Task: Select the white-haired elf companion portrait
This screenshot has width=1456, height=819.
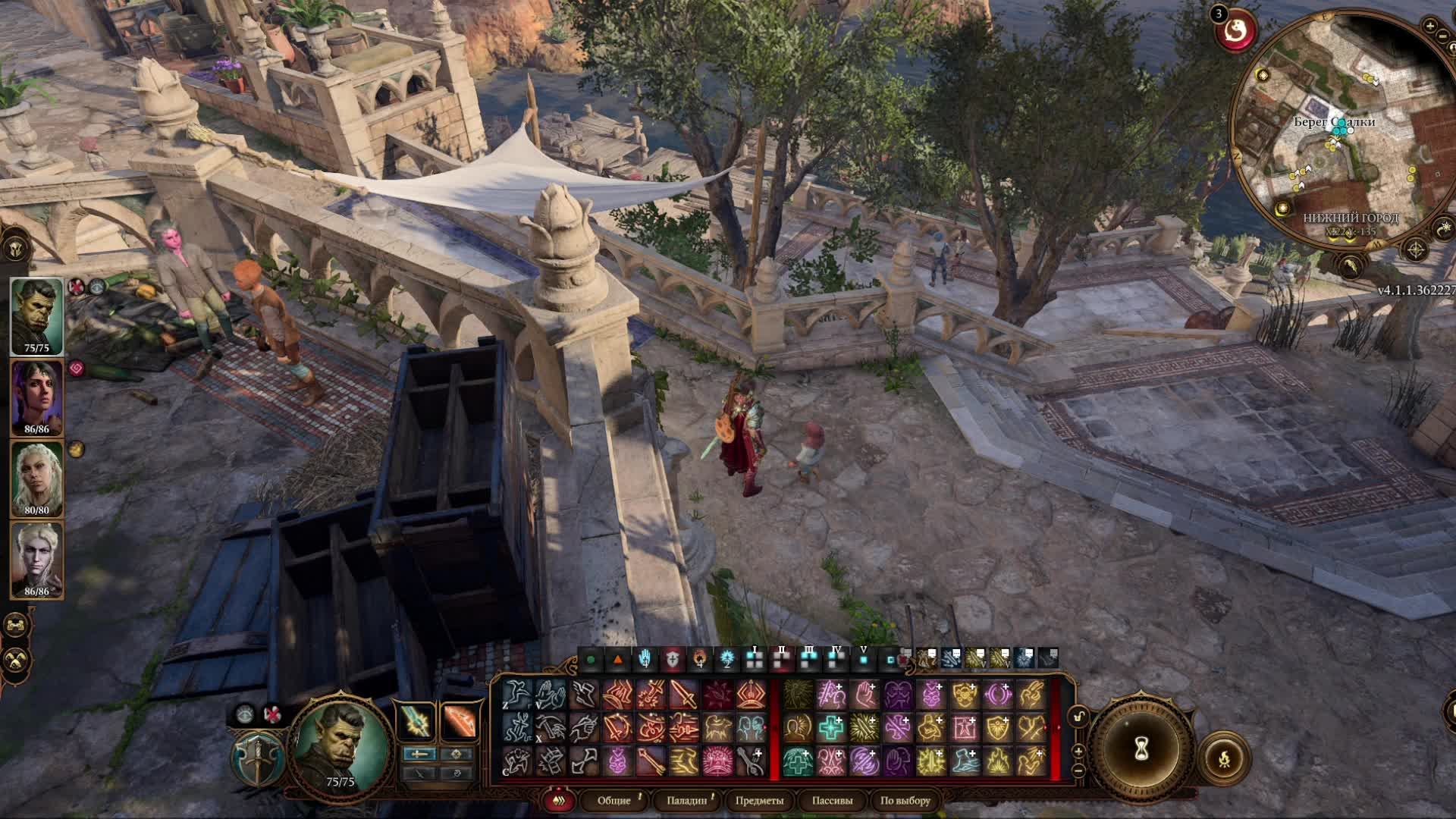Action: point(36,560)
